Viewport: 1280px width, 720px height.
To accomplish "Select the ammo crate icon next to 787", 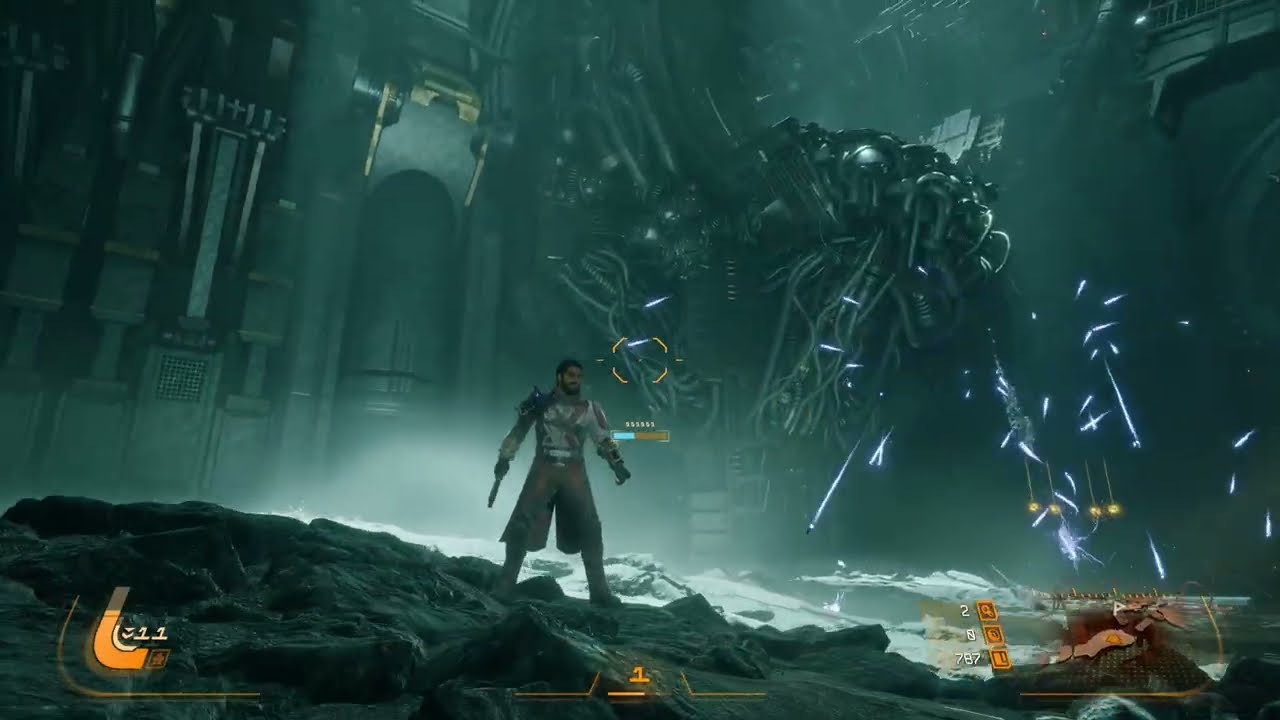I will point(1000,660).
